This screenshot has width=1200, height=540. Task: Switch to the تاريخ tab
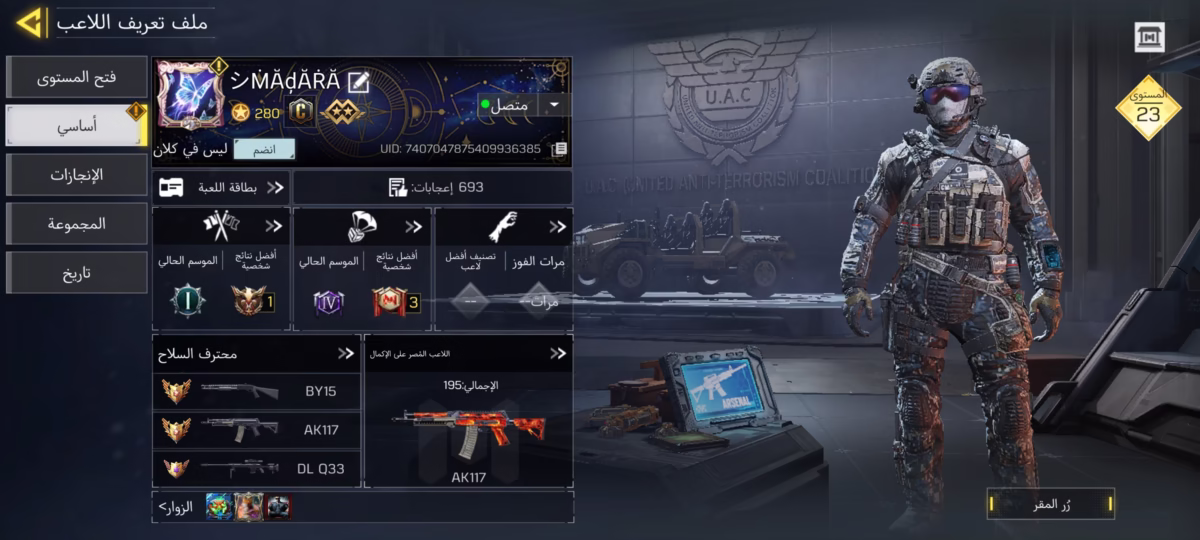76,273
